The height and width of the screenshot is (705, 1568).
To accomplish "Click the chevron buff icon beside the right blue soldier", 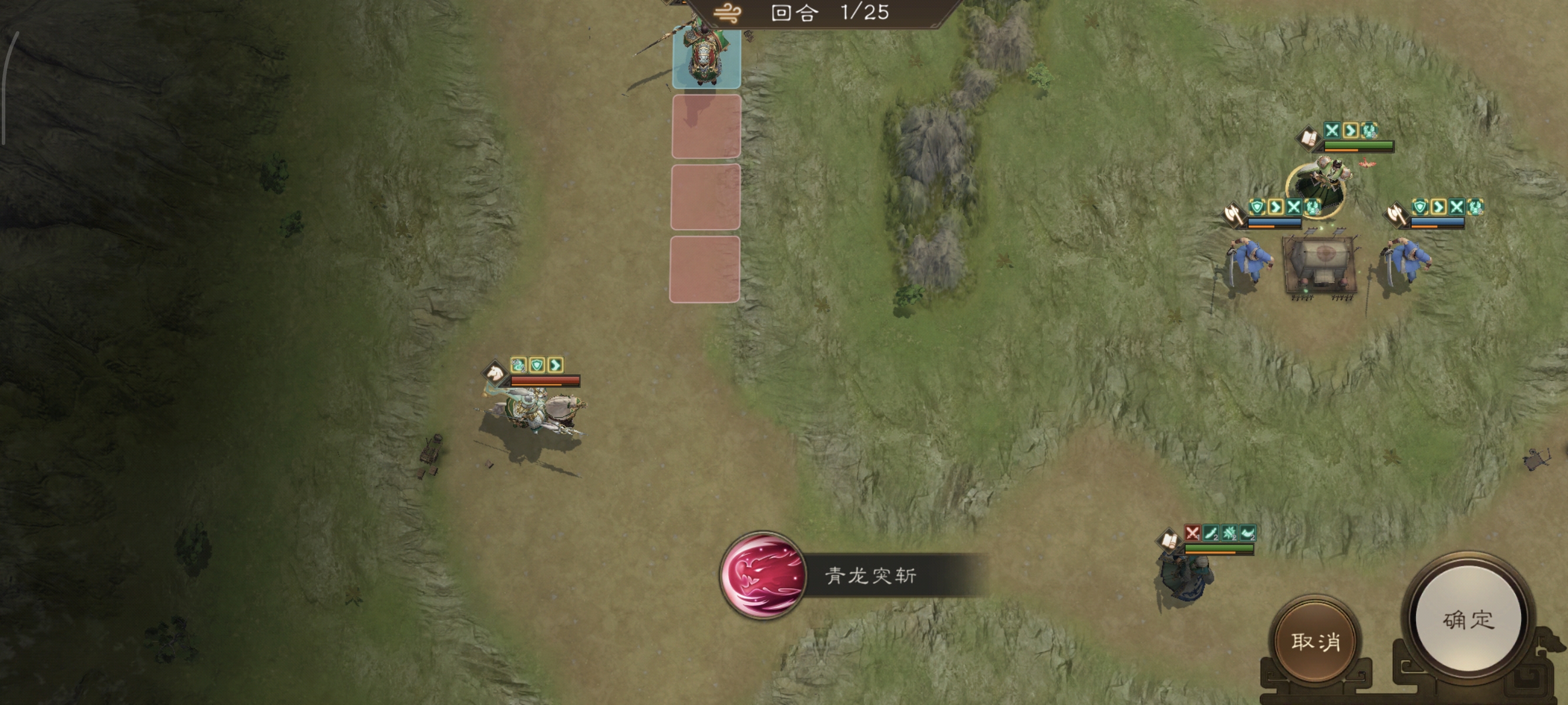I will pos(1439,207).
